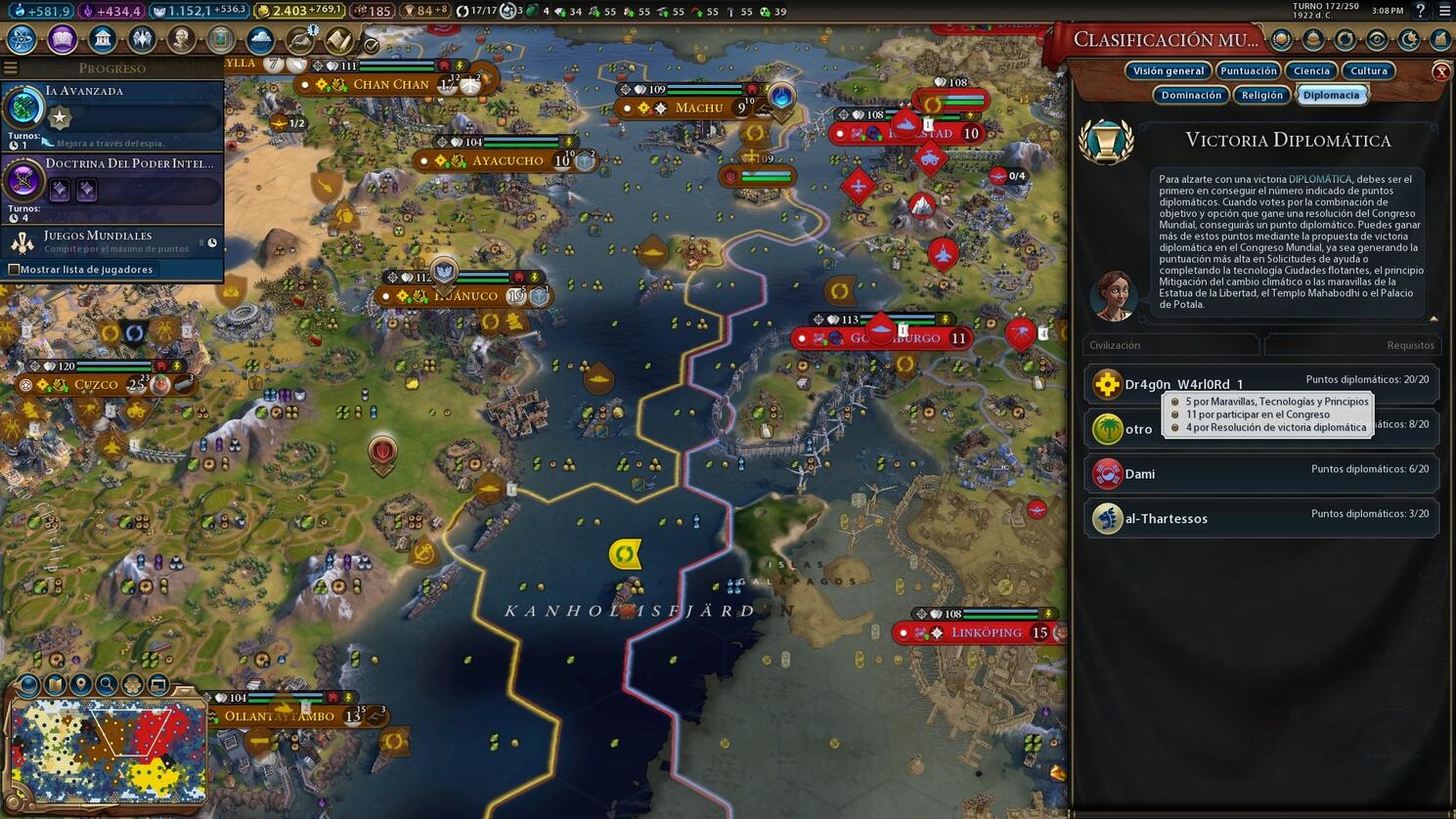Open the trade routes overview (circular arrows icon)

1346,39
